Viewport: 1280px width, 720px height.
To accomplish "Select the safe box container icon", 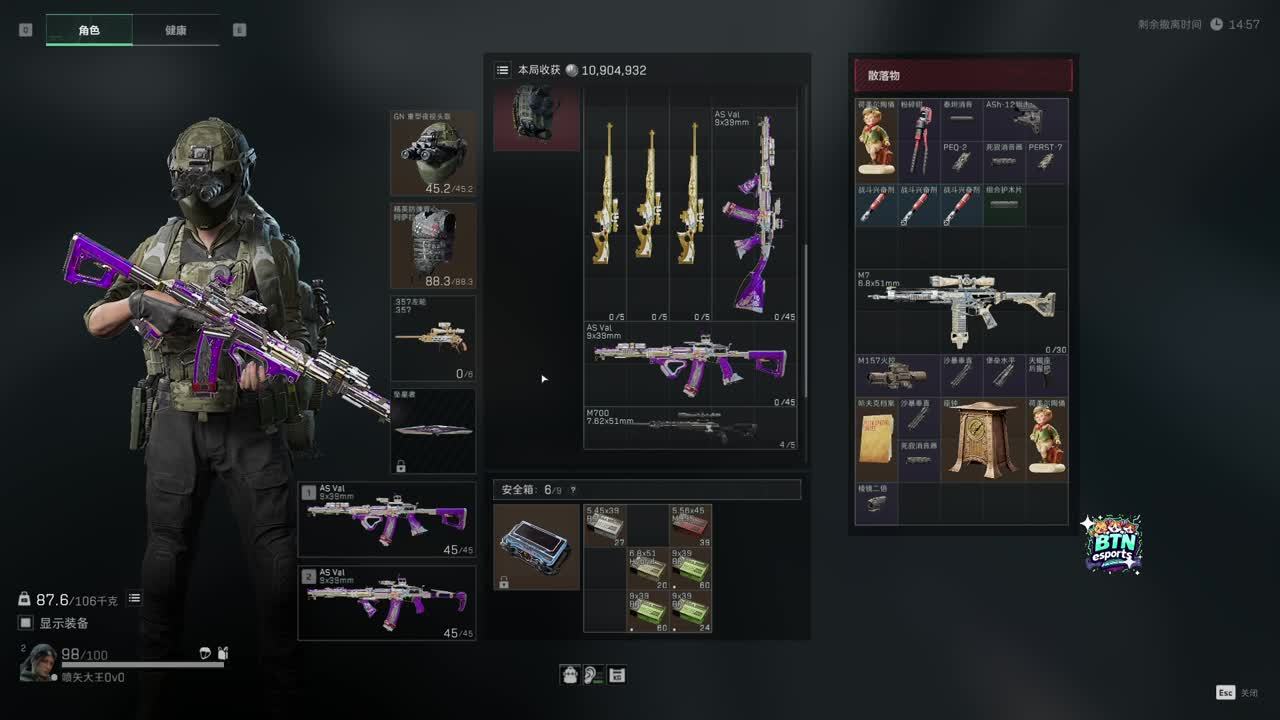I will [536, 547].
